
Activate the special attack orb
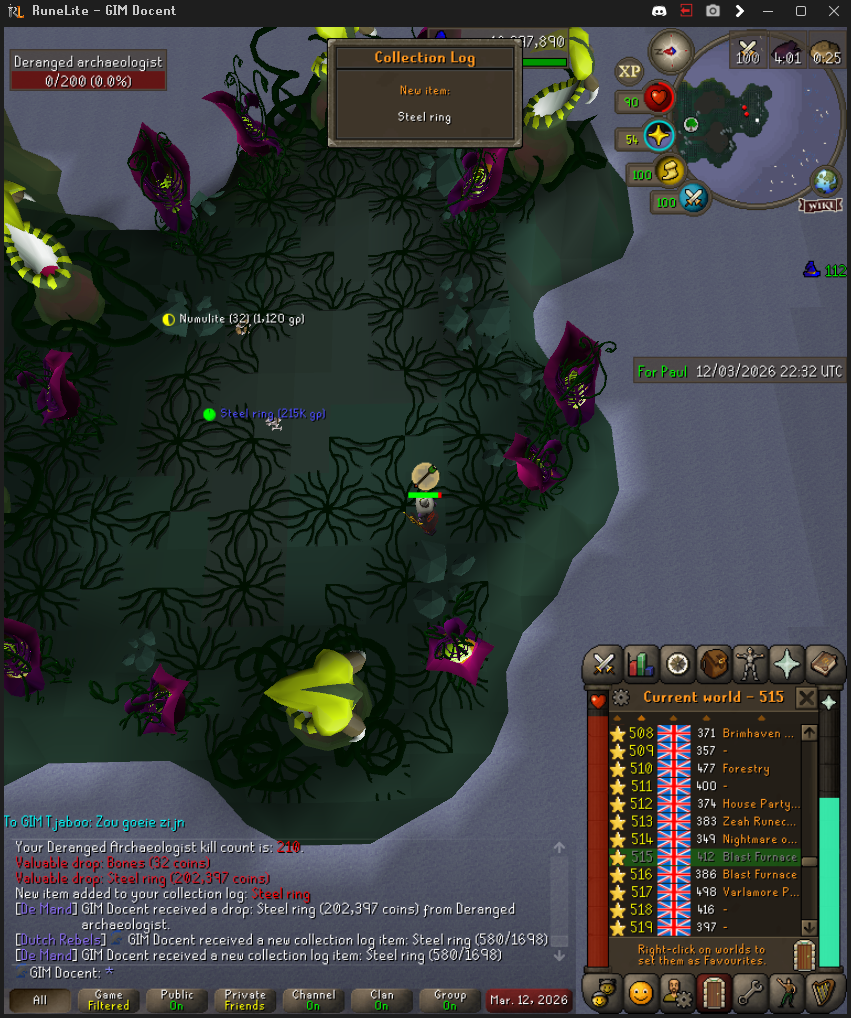click(693, 199)
